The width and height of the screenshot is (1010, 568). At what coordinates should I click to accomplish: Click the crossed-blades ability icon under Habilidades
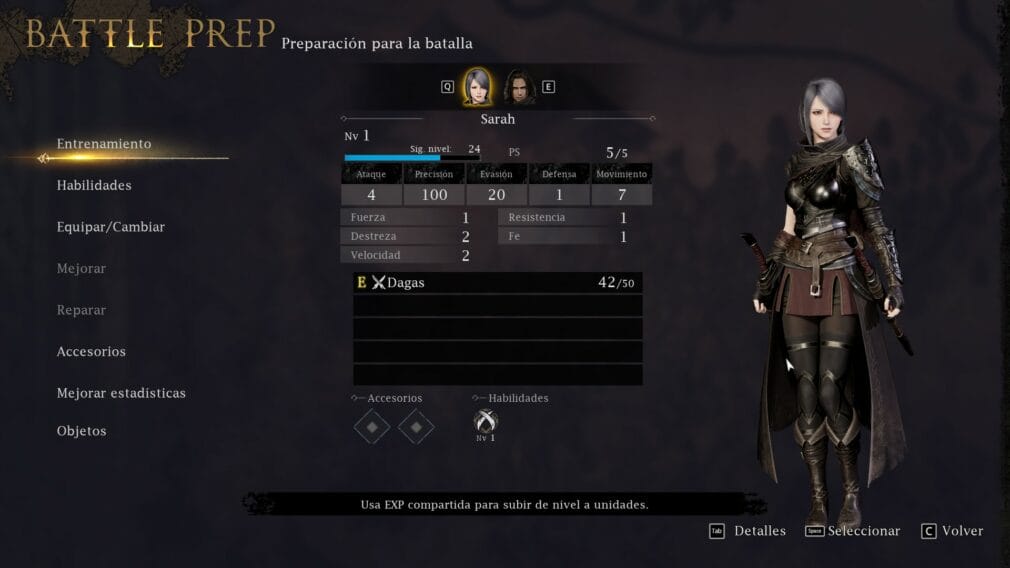pos(485,422)
